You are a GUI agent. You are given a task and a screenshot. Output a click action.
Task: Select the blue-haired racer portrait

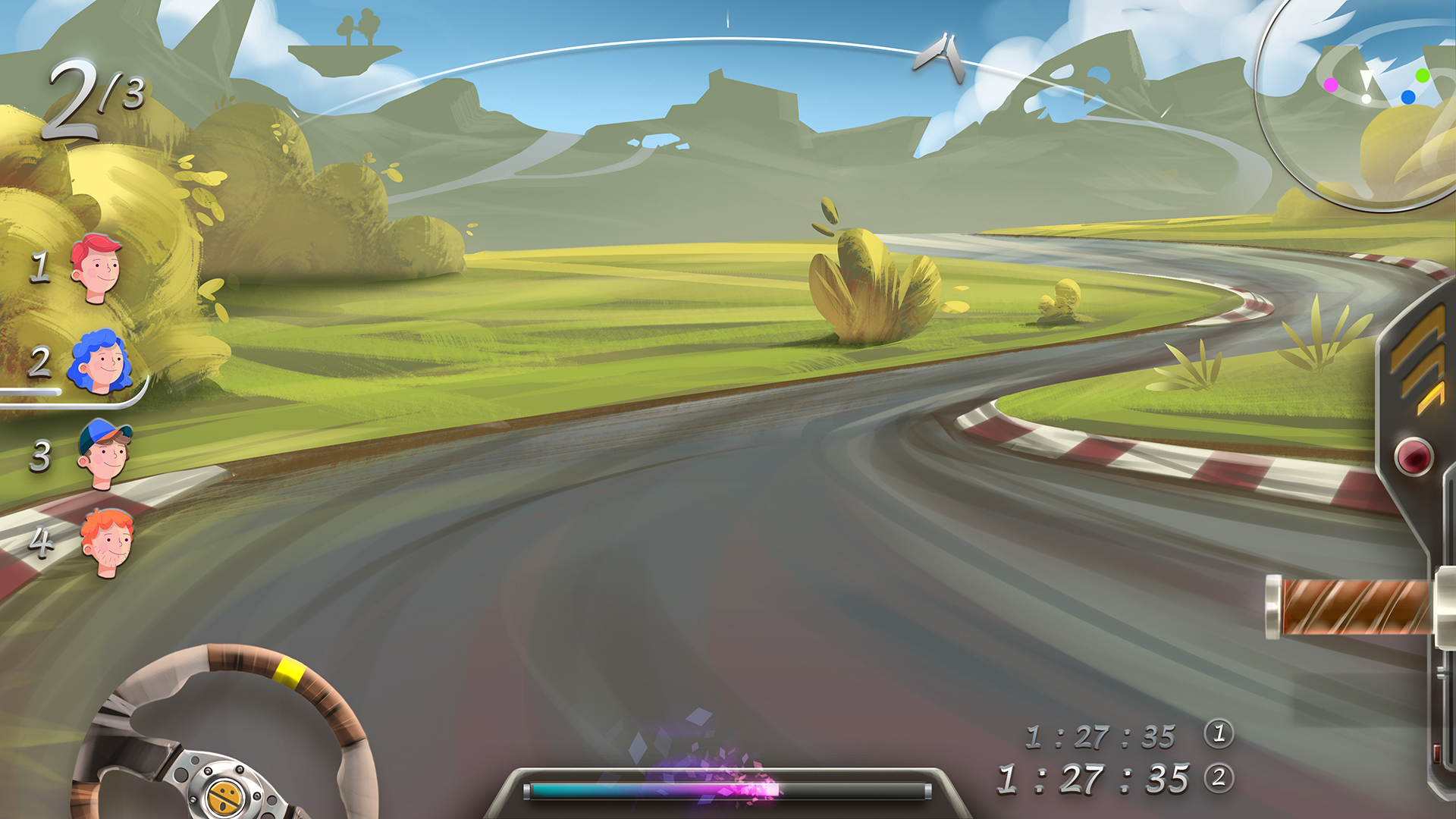(101, 362)
